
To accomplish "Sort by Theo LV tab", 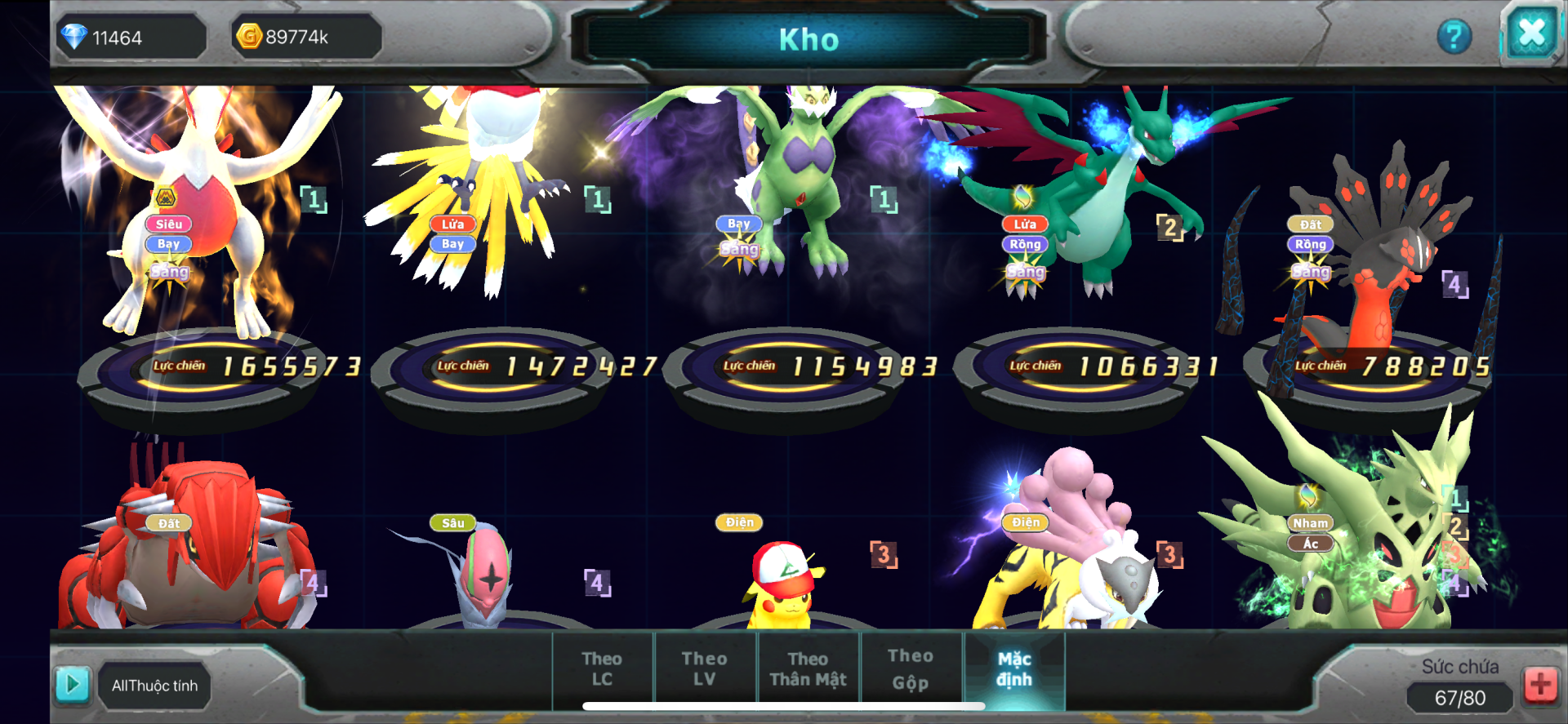I will click(x=704, y=668).
